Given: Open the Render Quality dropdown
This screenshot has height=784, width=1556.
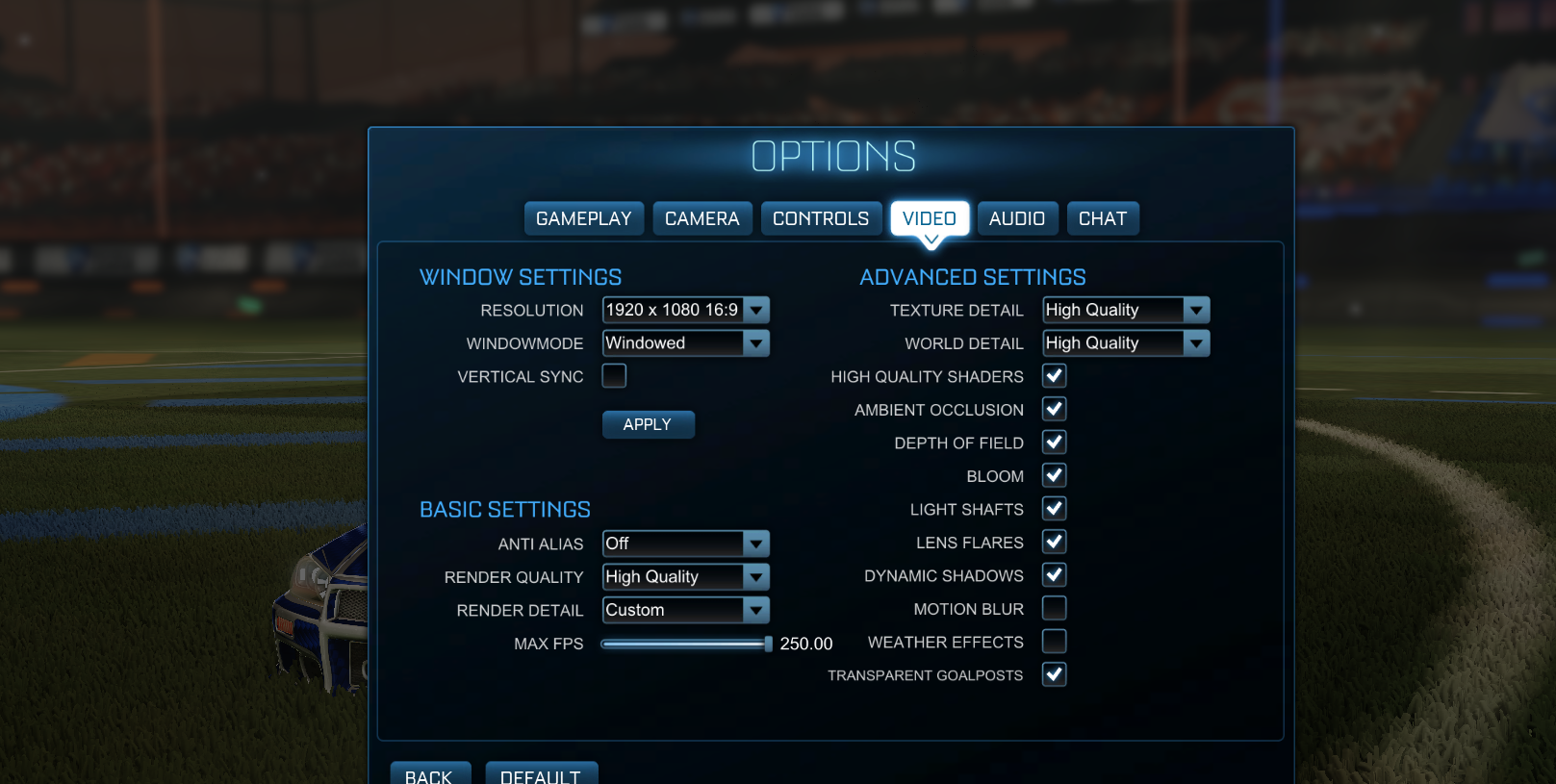Looking at the screenshot, I should (x=685, y=577).
